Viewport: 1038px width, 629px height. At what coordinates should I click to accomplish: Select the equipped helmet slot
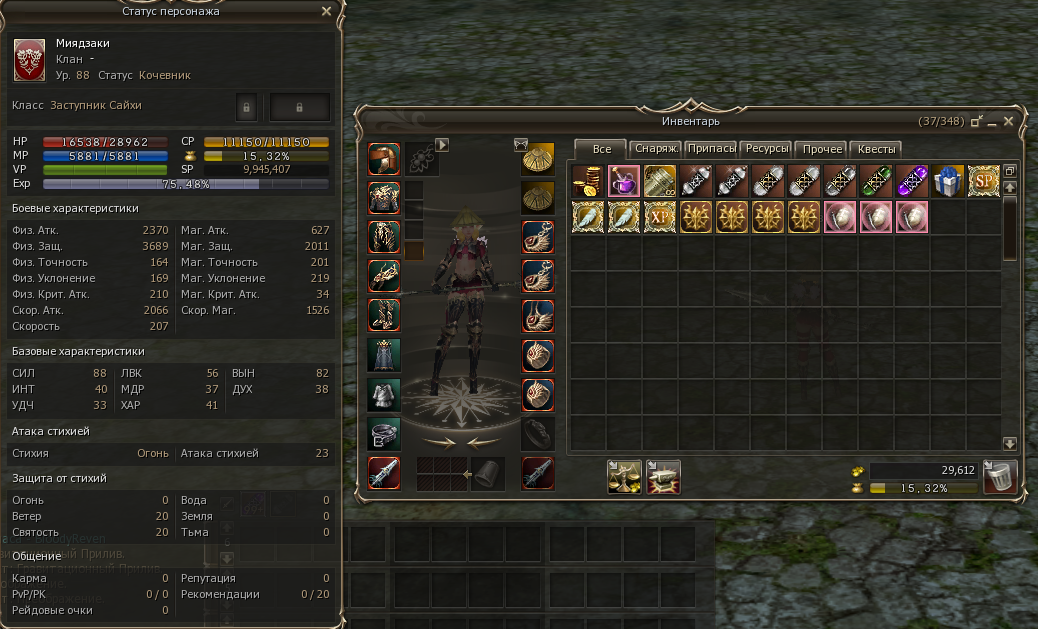385,159
